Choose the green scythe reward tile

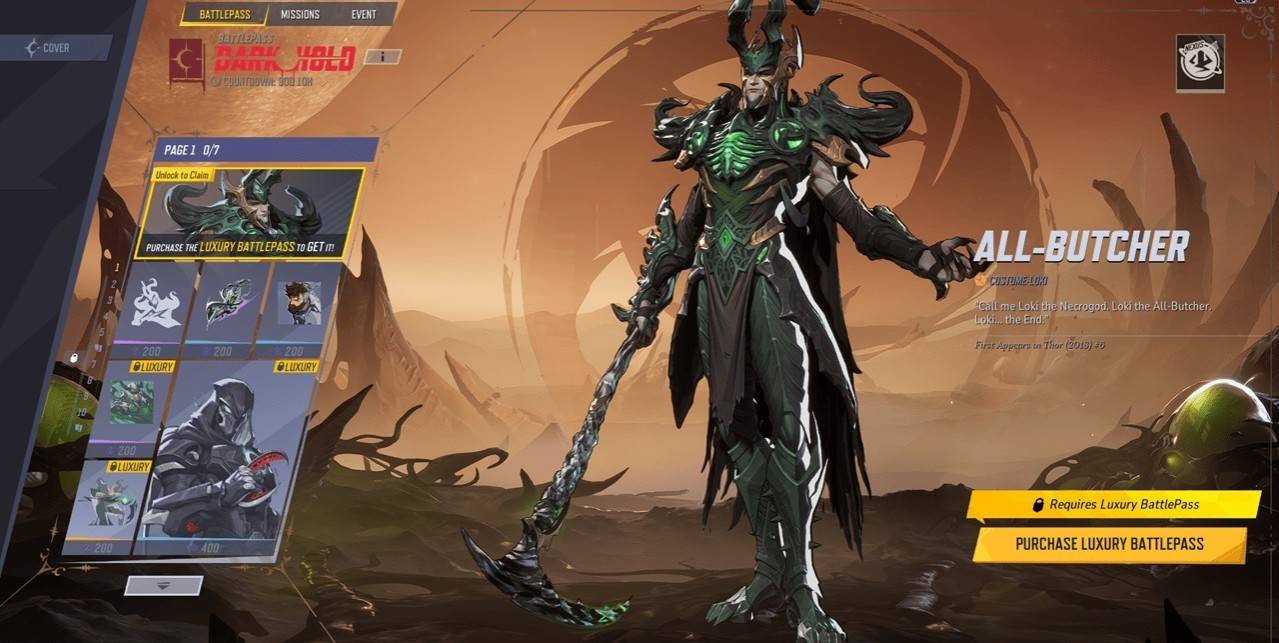(220, 302)
